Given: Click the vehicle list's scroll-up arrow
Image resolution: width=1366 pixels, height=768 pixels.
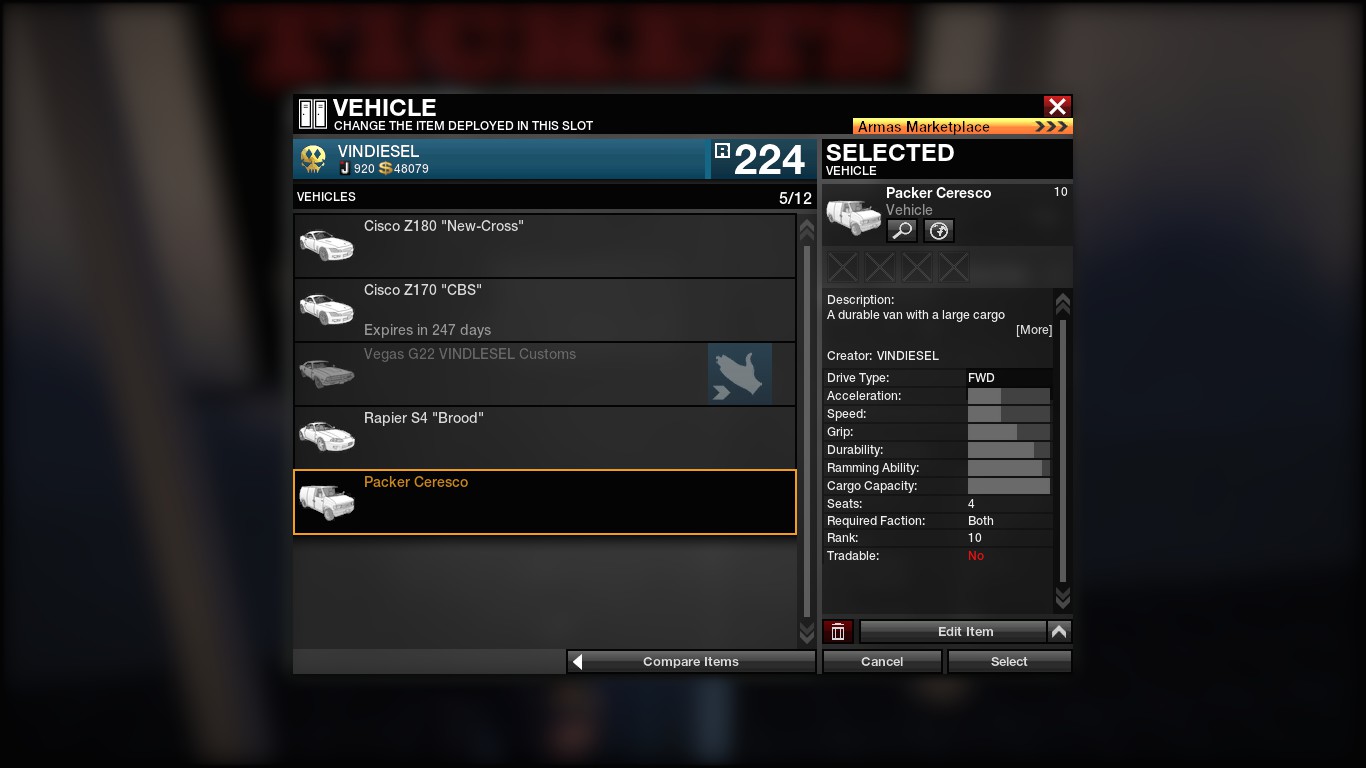Looking at the screenshot, I should [807, 230].
